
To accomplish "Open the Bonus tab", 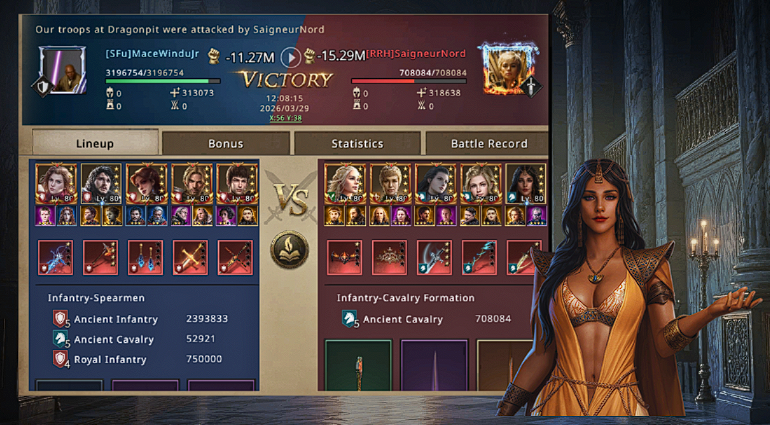I will click(225, 143).
